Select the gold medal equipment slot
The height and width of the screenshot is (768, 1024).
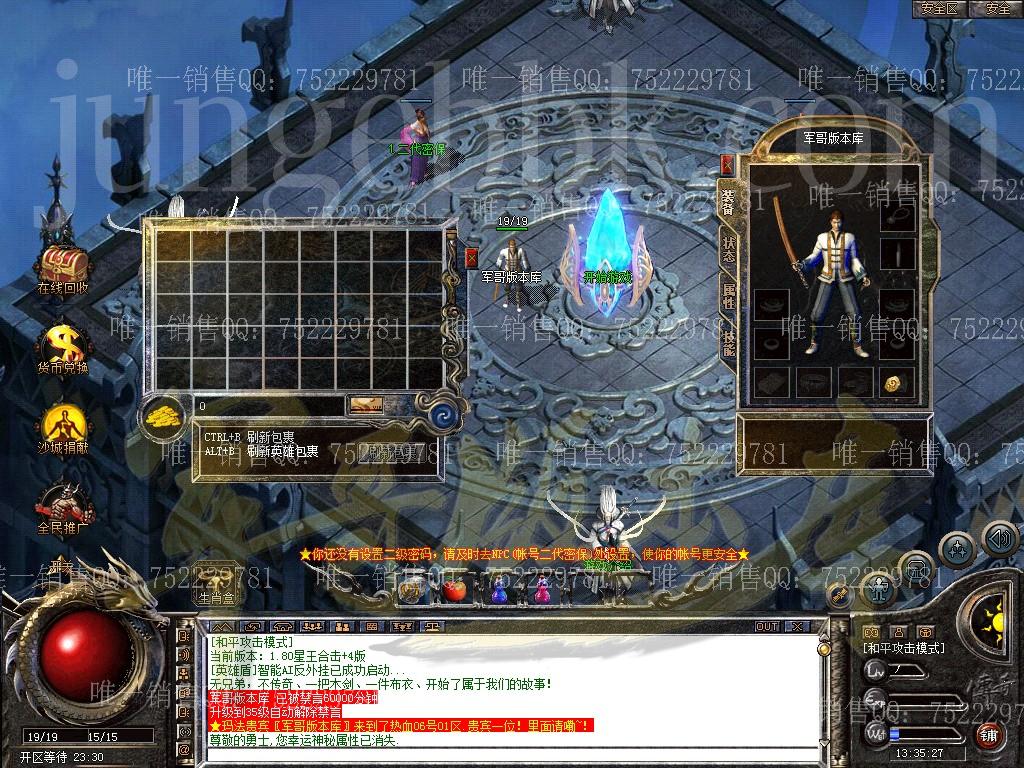click(894, 383)
